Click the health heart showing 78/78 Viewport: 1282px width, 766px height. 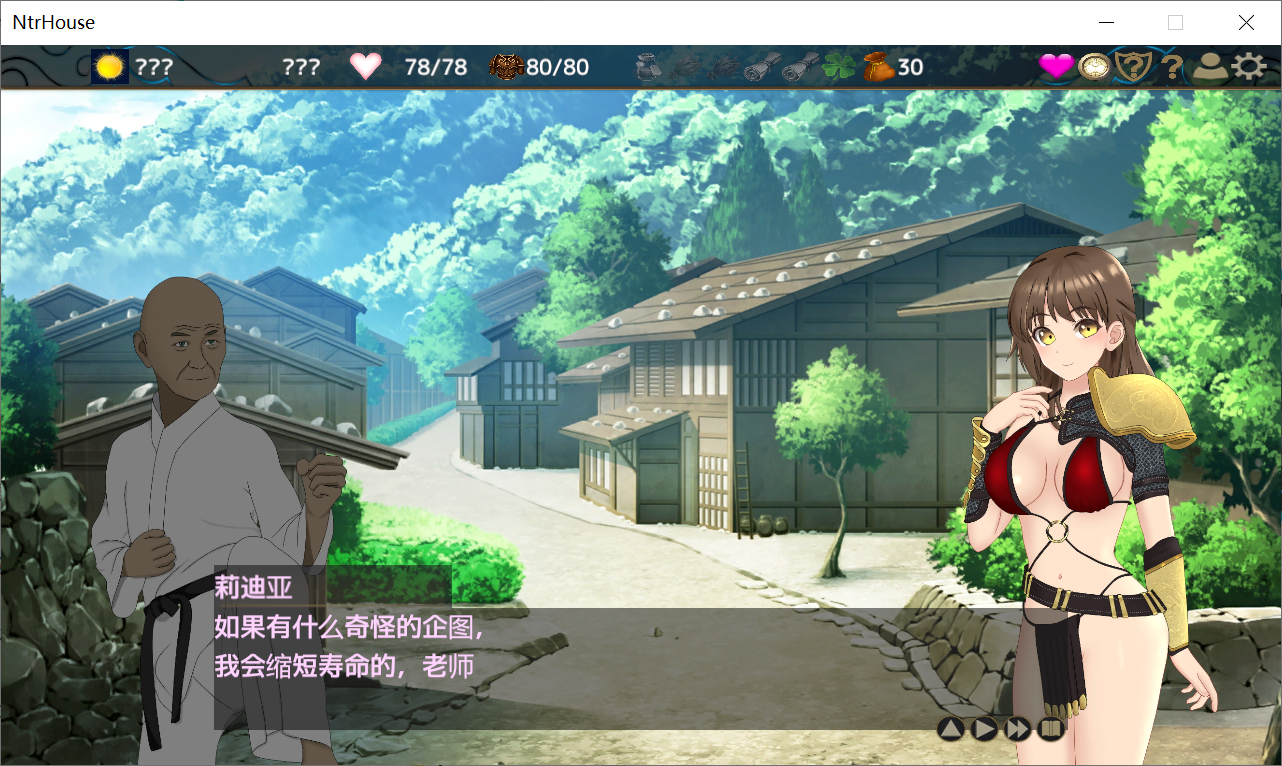coord(366,65)
